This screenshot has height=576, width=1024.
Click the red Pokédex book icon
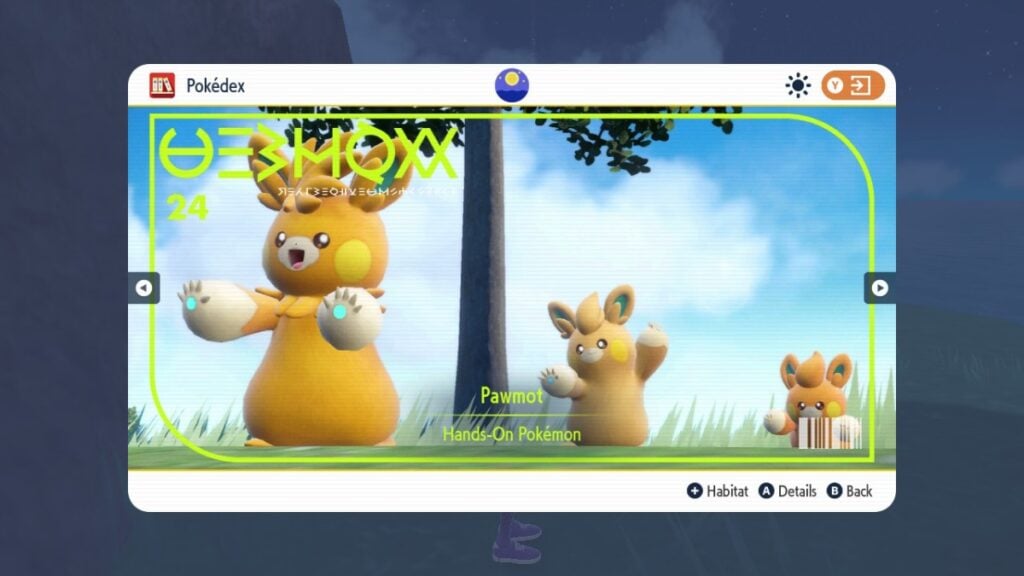(x=162, y=86)
